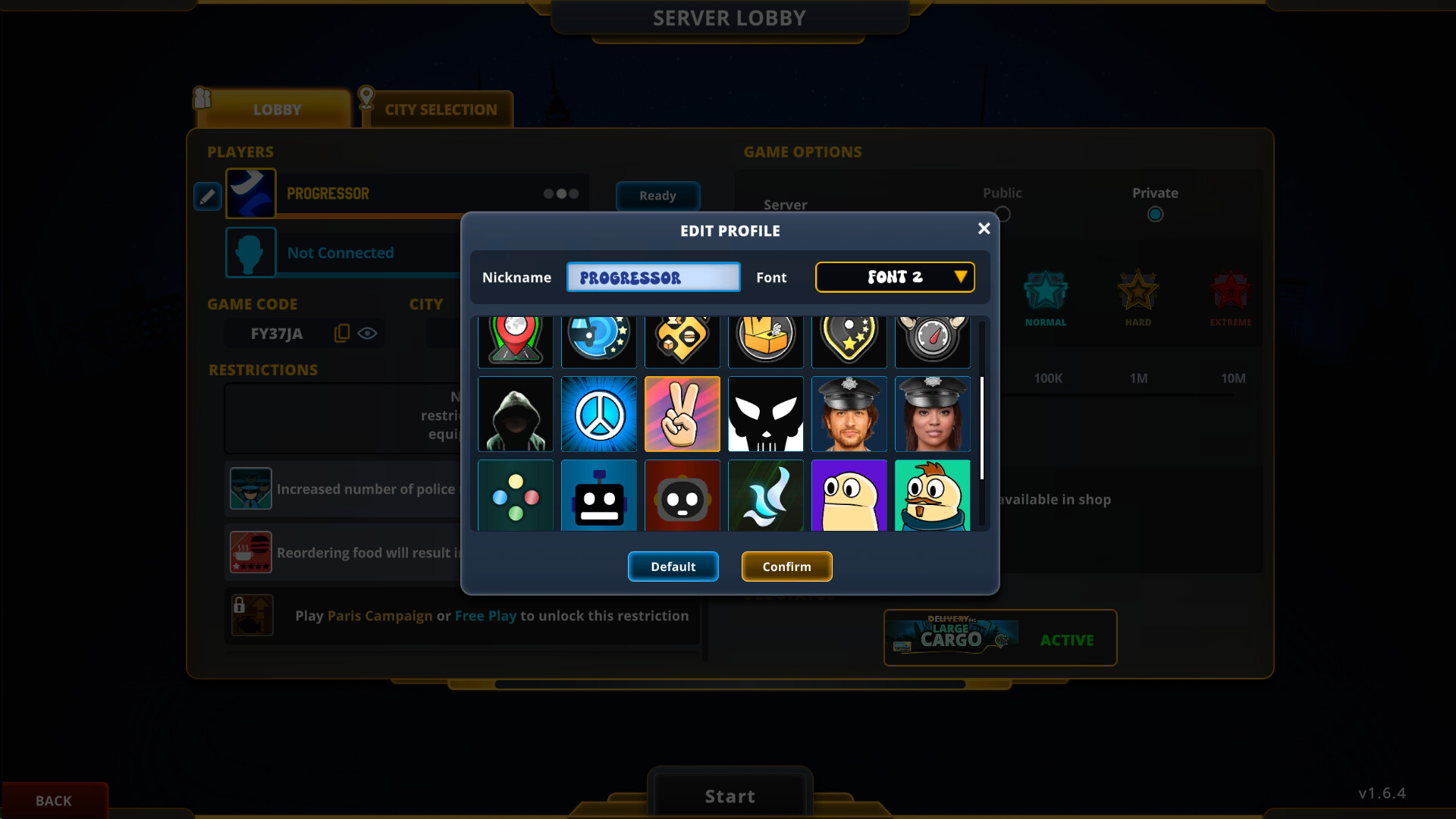Click the Confirm button
Viewport: 1456px width, 819px height.
tap(786, 566)
